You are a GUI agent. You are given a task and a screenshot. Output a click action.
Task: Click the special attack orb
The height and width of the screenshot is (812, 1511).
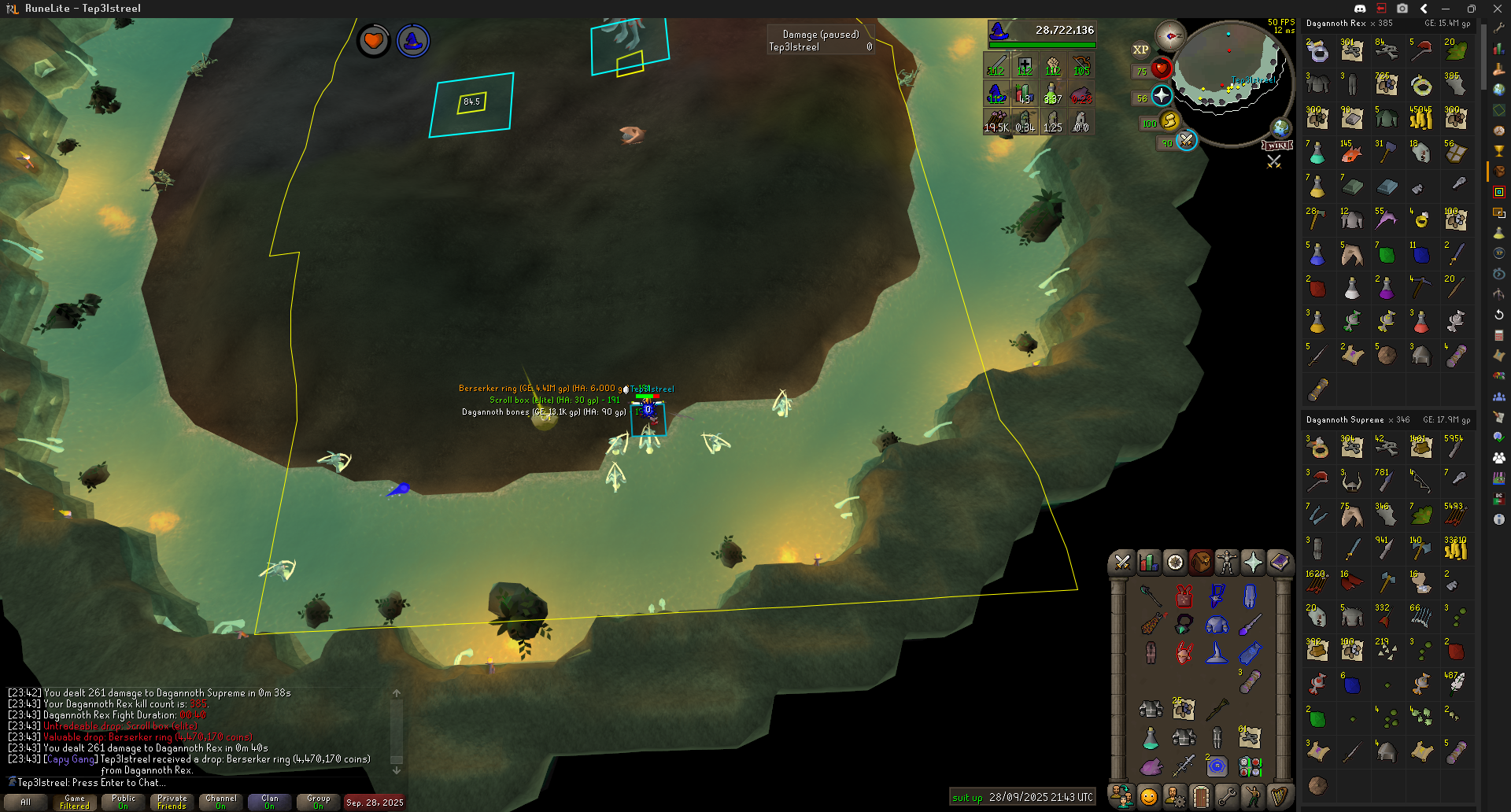(x=1186, y=141)
